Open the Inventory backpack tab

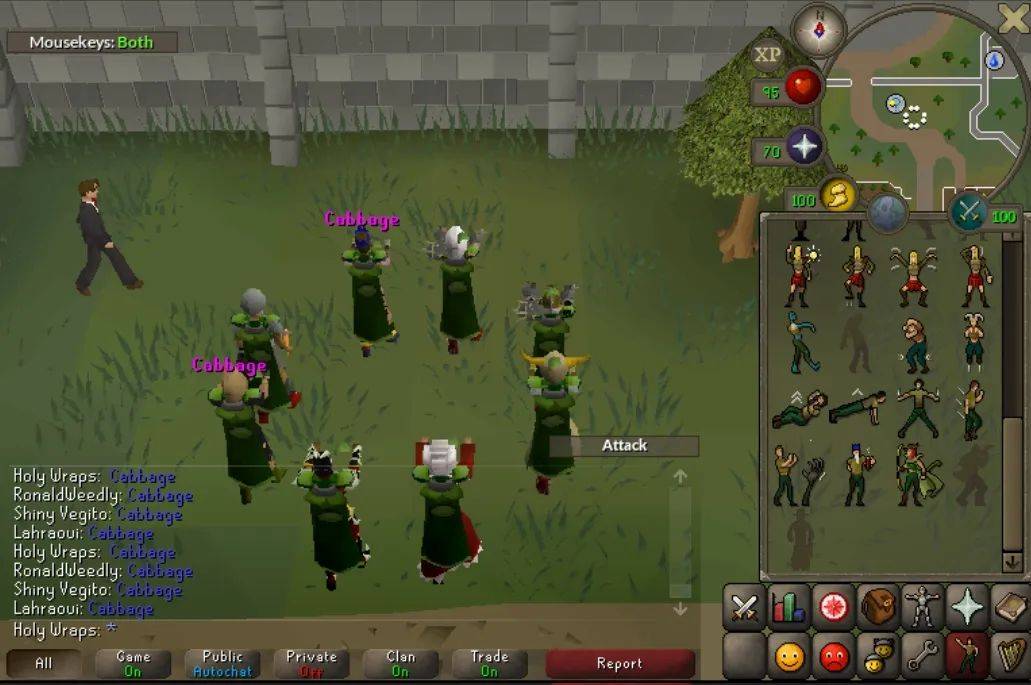coord(879,608)
